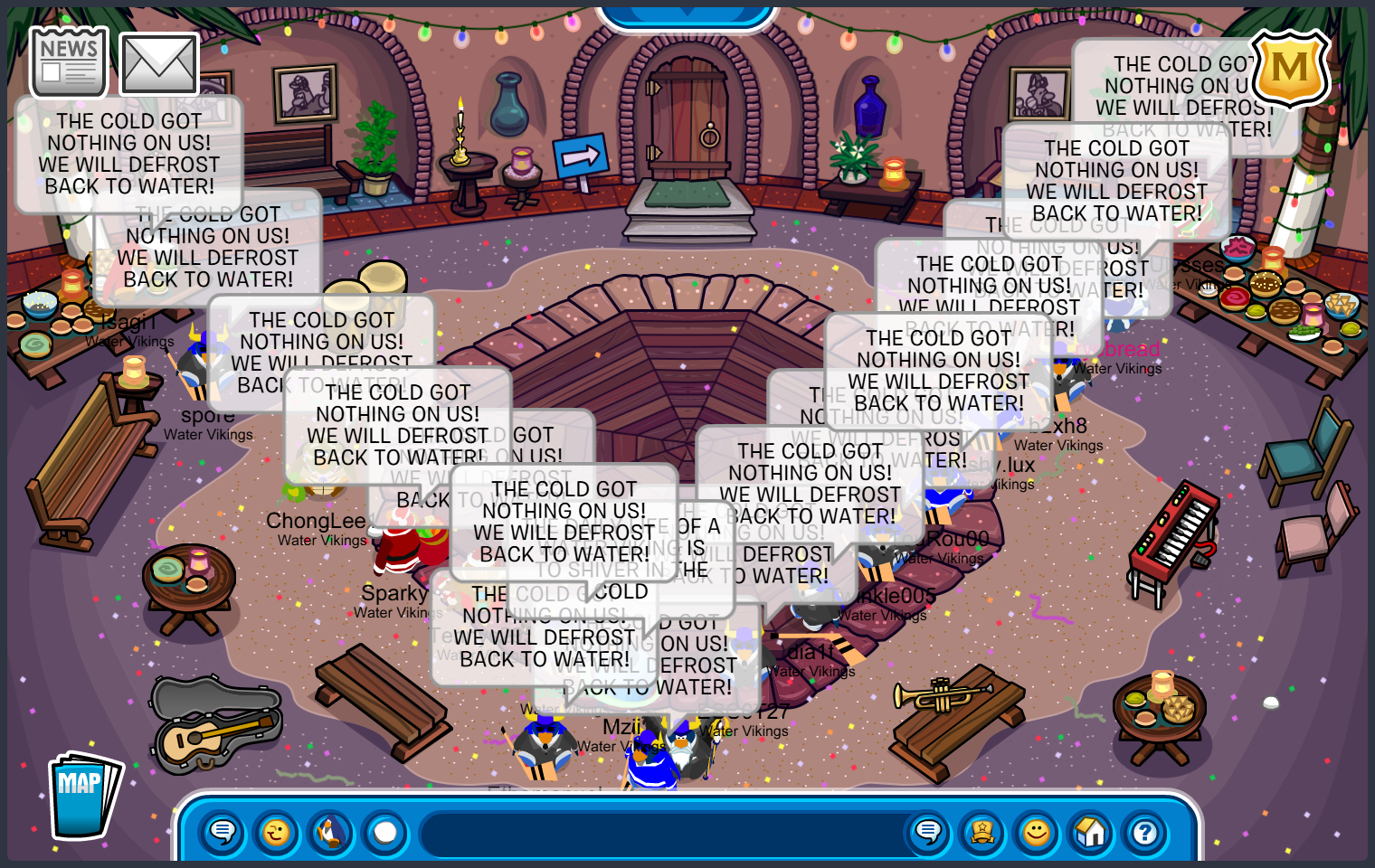Click the gold moderator M badge
This screenshot has height=868, width=1375.
pyautogui.click(x=1289, y=69)
